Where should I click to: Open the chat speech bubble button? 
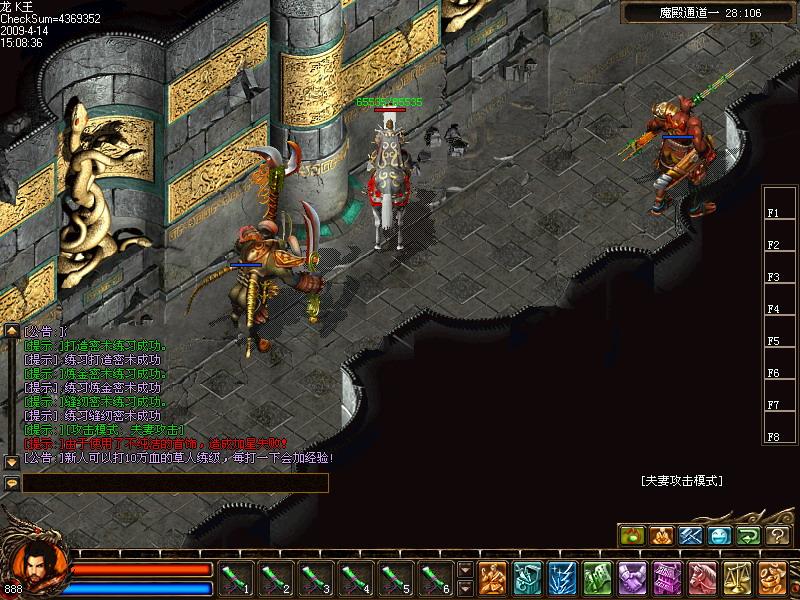(x=12, y=482)
